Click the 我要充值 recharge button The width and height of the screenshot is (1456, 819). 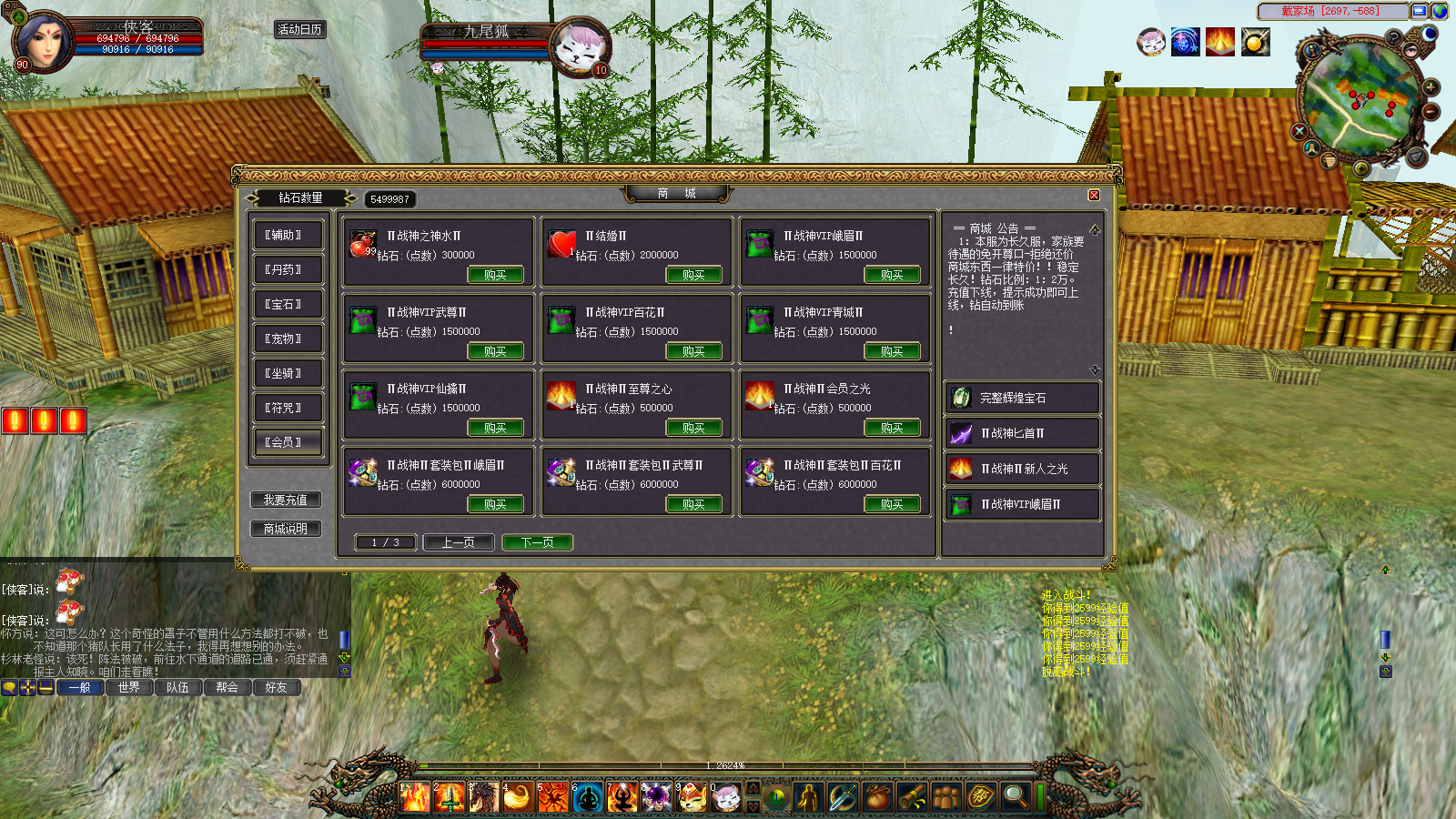286,500
